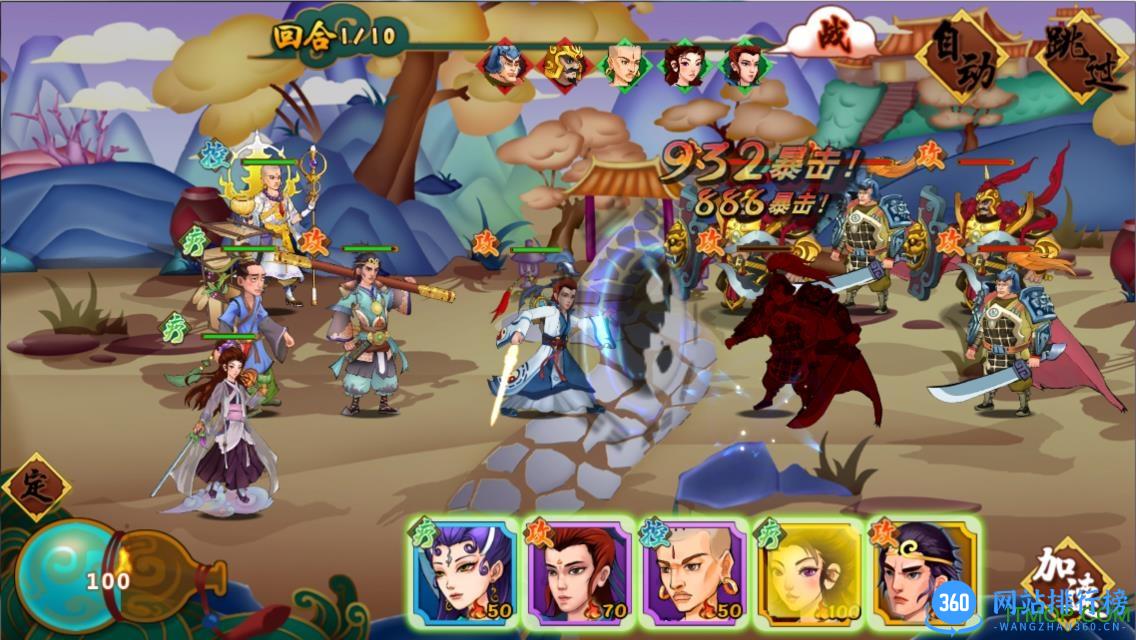1136x640 pixels.
Task: Tap the 战 battle cloud marker
Action: tap(828, 32)
